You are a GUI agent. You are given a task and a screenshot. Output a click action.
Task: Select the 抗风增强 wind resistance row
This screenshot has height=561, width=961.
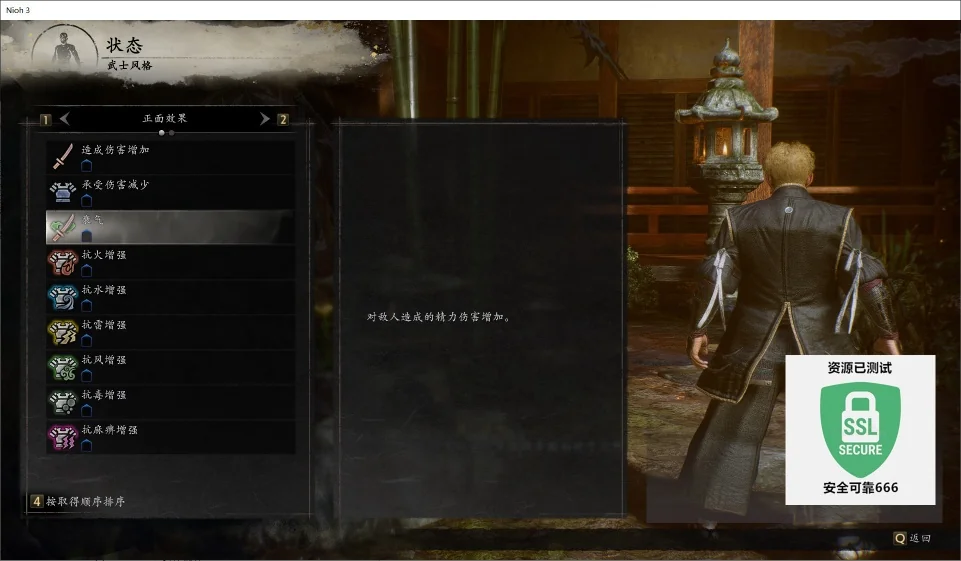pyautogui.click(x=170, y=367)
